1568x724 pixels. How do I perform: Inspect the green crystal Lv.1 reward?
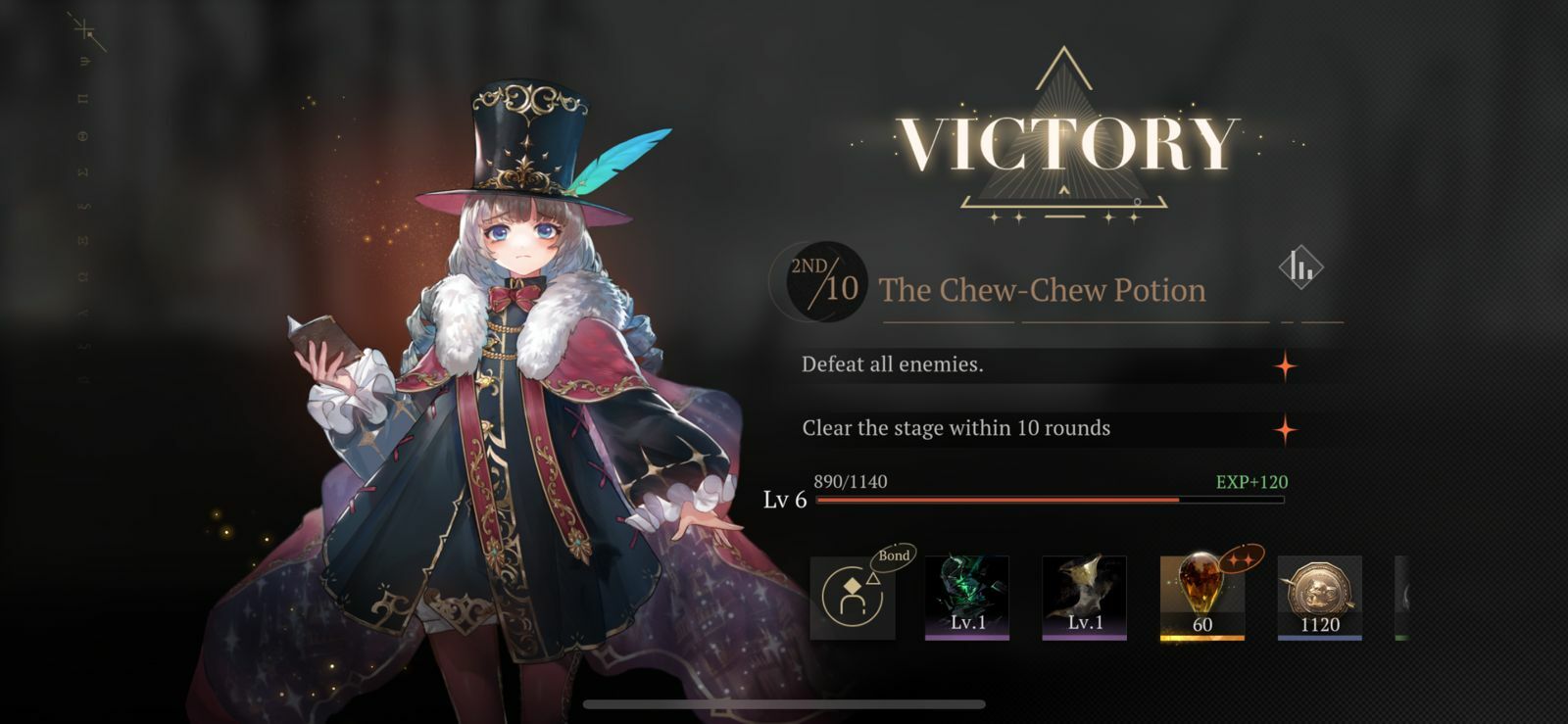[x=967, y=597]
